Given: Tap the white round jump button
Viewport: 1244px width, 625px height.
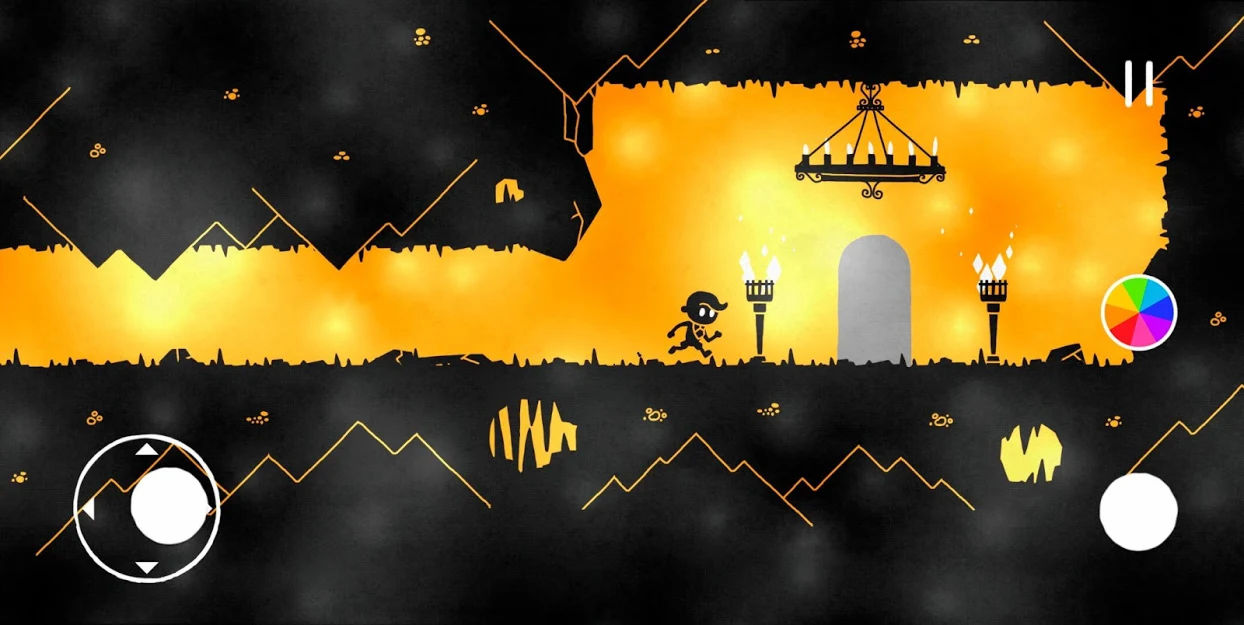Looking at the screenshot, I should pos(1138,511).
